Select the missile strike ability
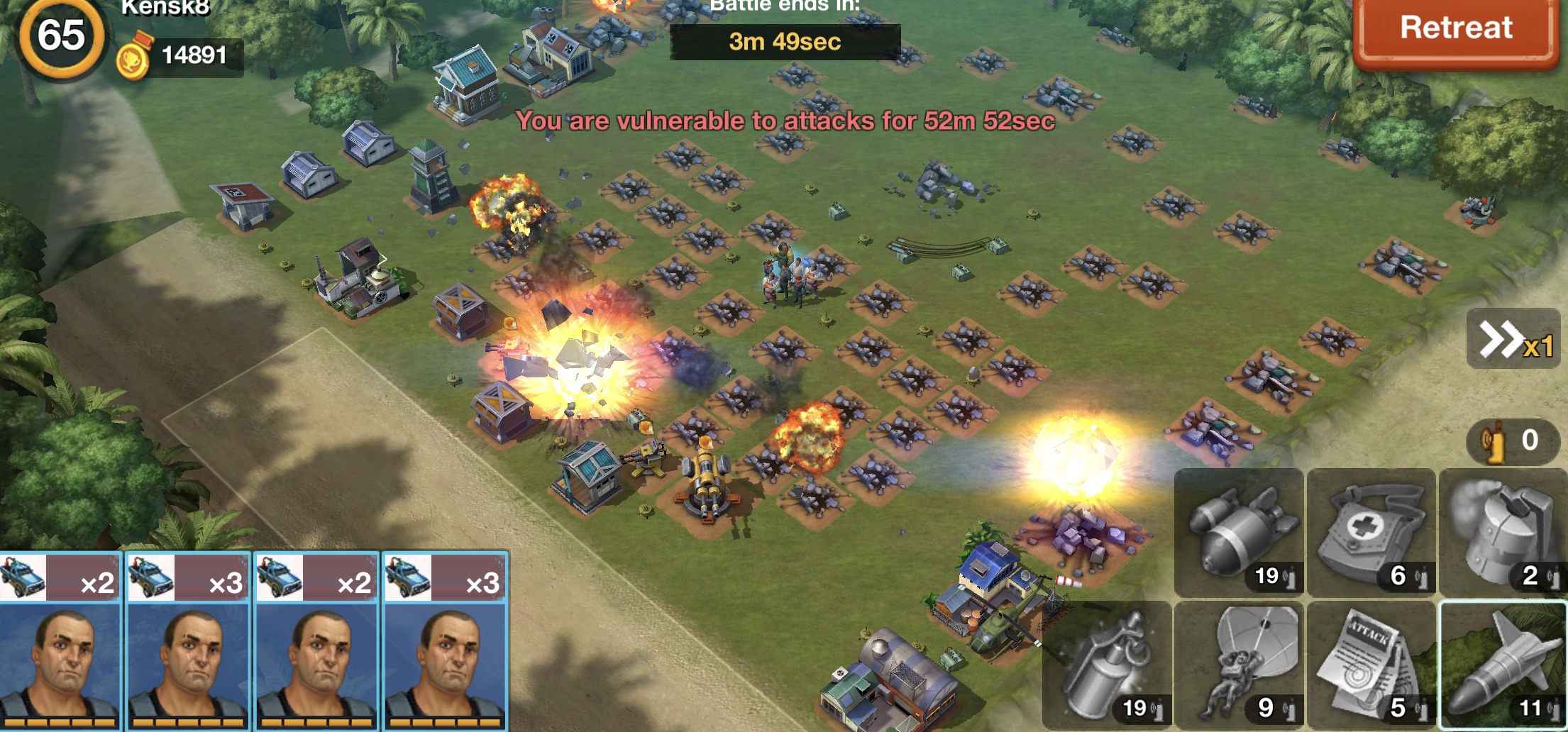This screenshot has width=1568, height=732. point(1503,665)
